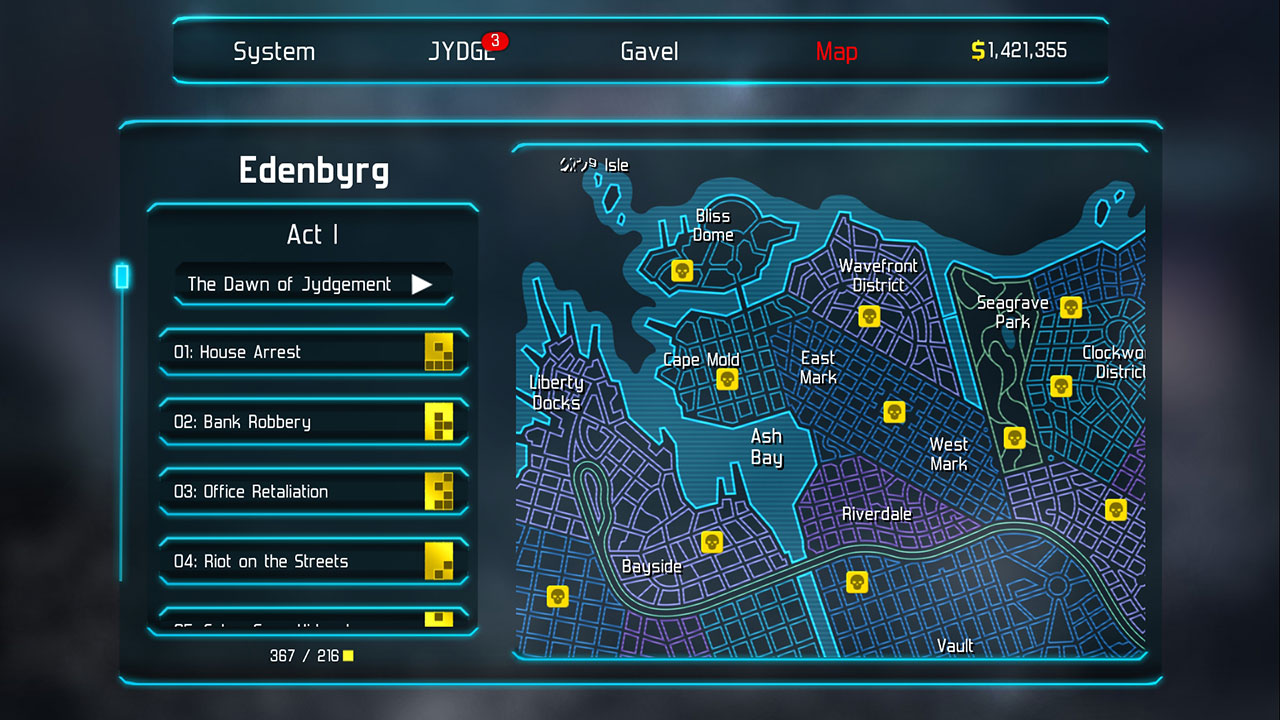
Task: Select the mission marker near Vault
Action: click(856, 581)
